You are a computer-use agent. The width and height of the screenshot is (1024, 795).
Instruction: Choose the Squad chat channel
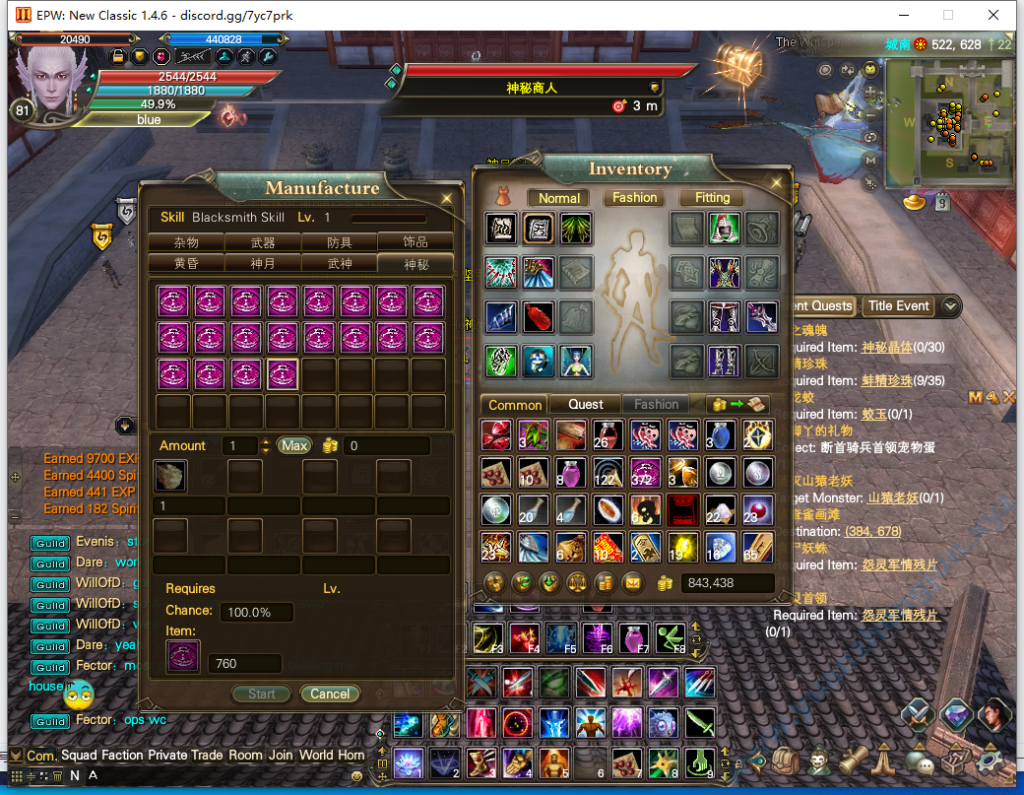[79, 755]
